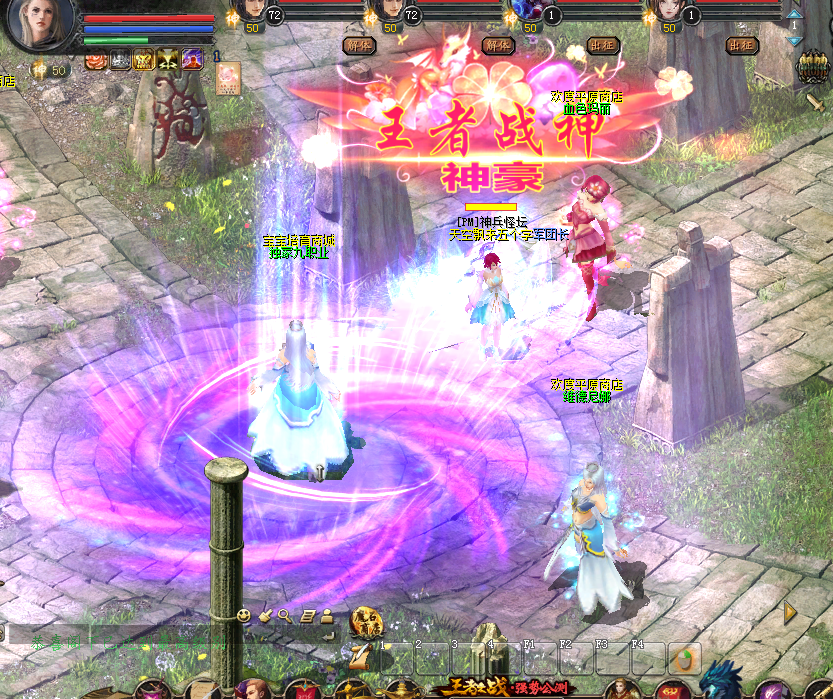Click the gold wings buff icon
The width and height of the screenshot is (833, 699).
(143, 60)
